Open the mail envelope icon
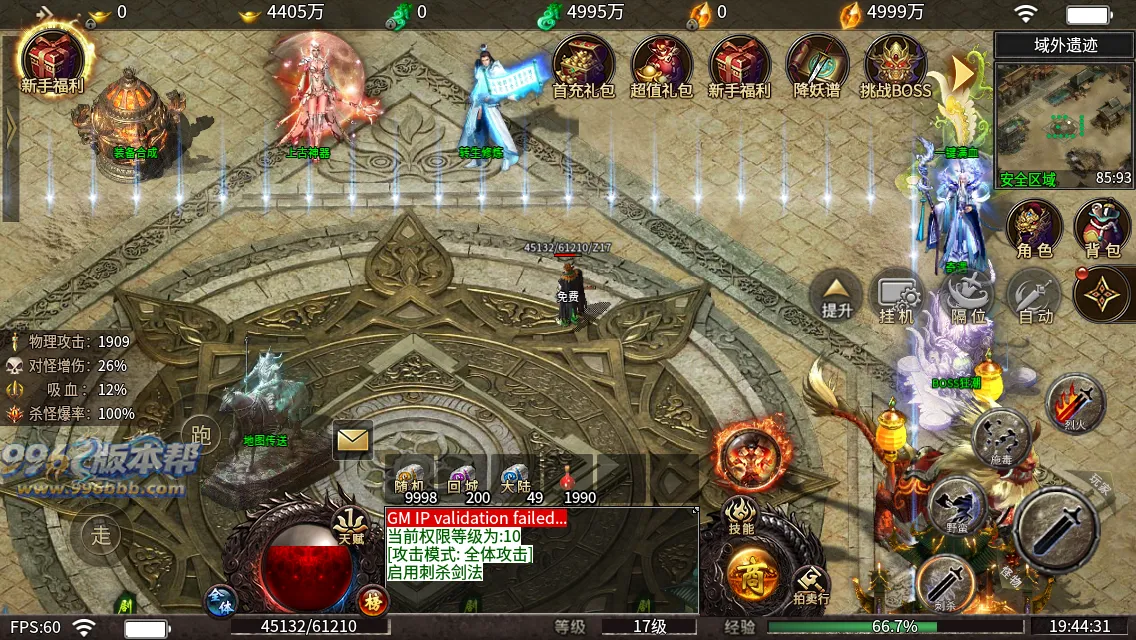 (353, 439)
